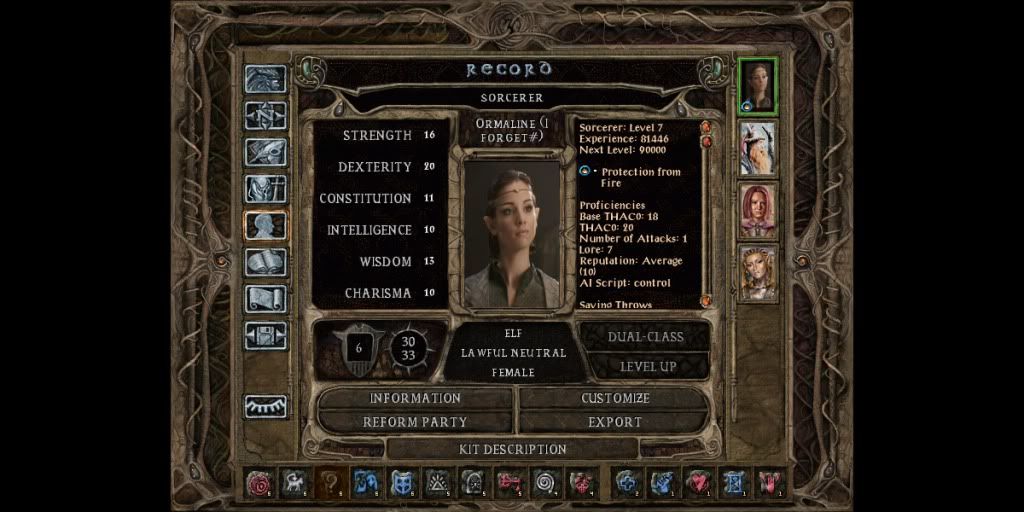Pick the blonde elf party portrait
The width and height of the screenshot is (1024, 512).
(757, 272)
